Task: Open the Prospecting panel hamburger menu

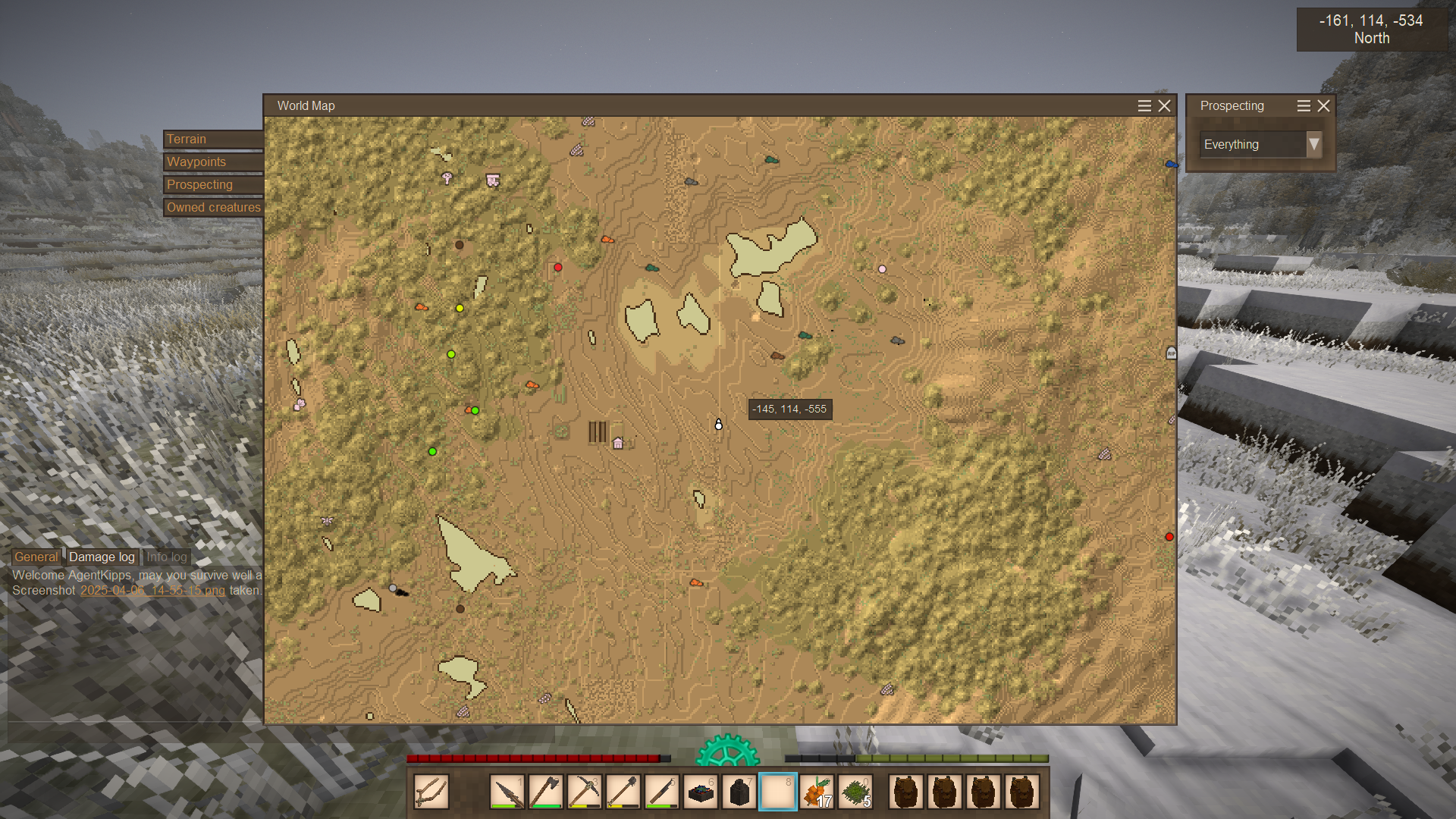Action: click(x=1304, y=106)
